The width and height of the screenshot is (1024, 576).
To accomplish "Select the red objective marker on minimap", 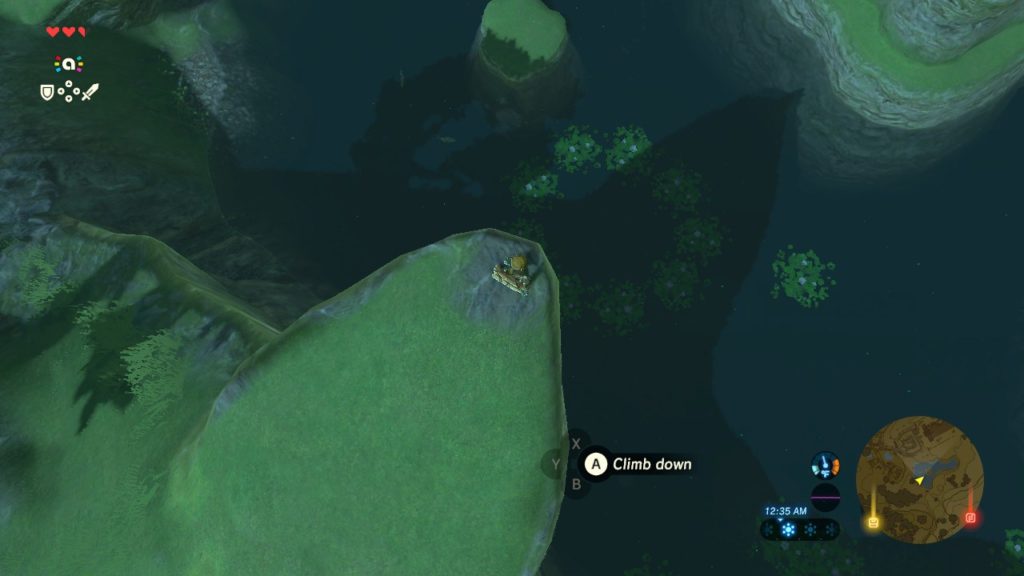I will pos(970,518).
